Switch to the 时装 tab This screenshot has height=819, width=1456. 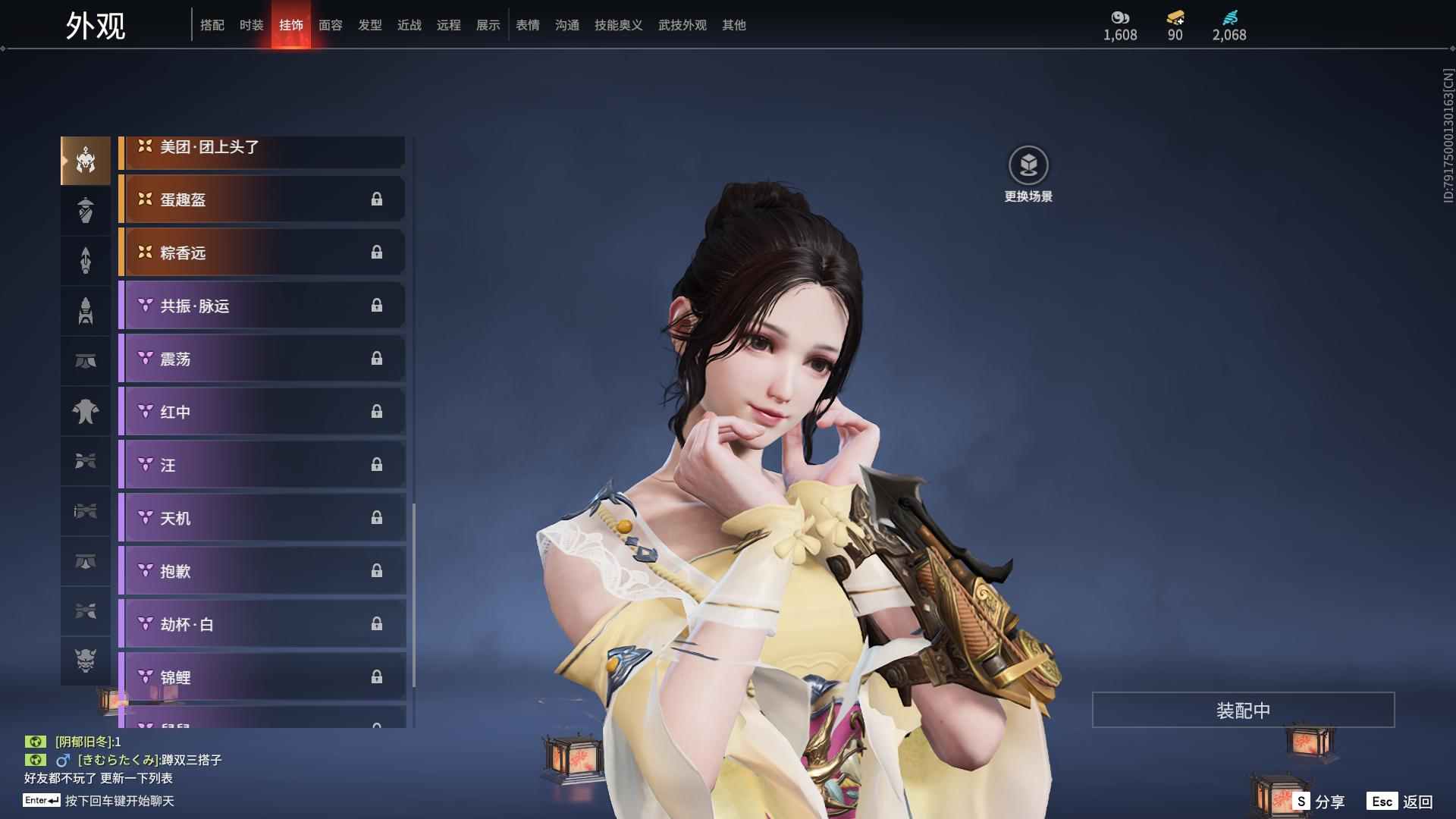coord(252,25)
